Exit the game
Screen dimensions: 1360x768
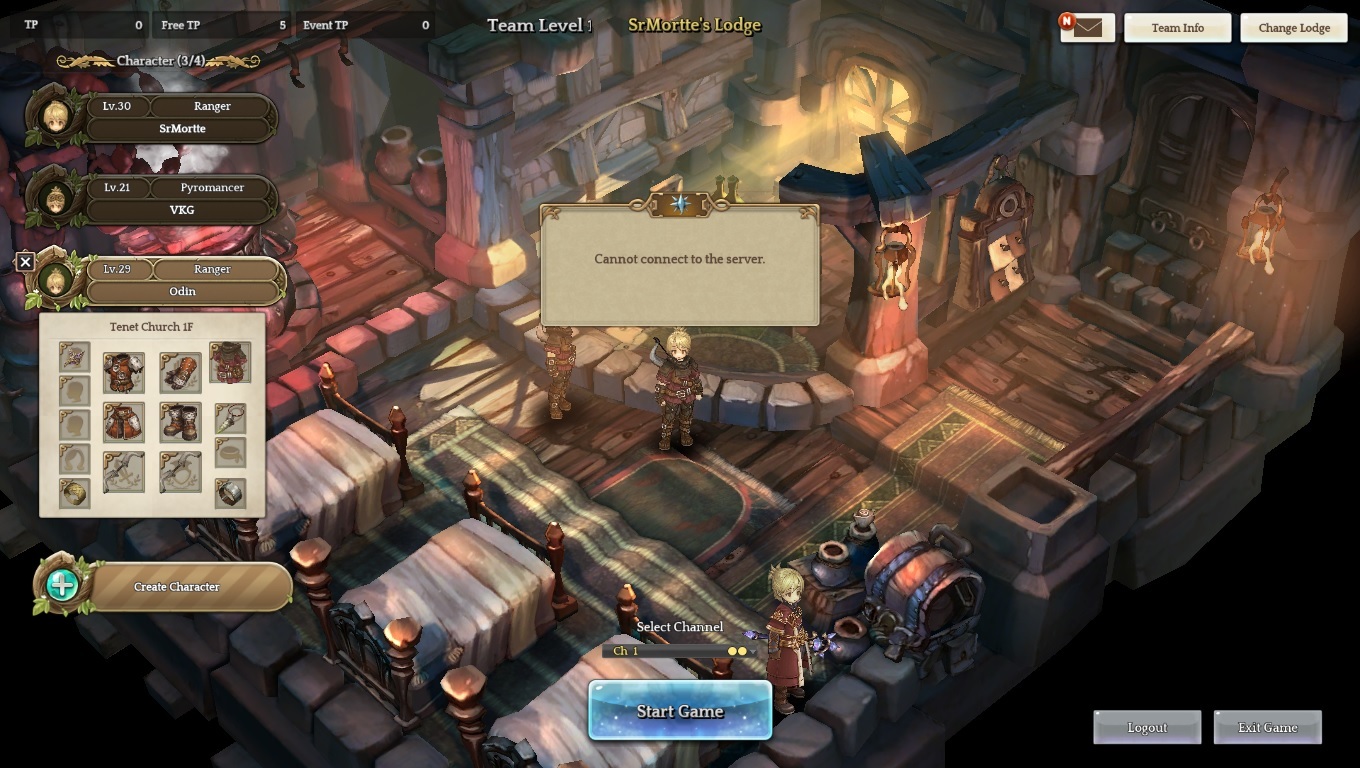click(1267, 728)
